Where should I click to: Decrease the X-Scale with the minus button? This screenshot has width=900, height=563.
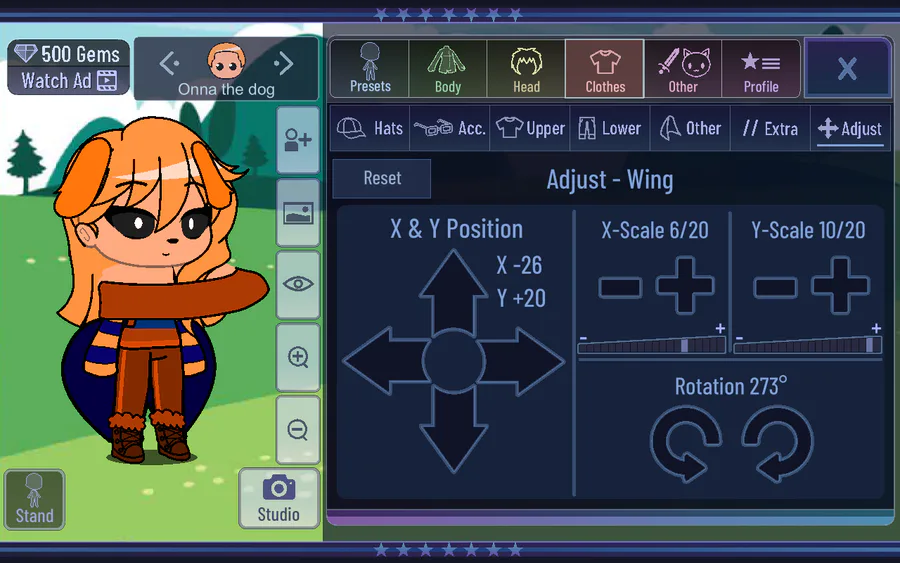[620, 287]
